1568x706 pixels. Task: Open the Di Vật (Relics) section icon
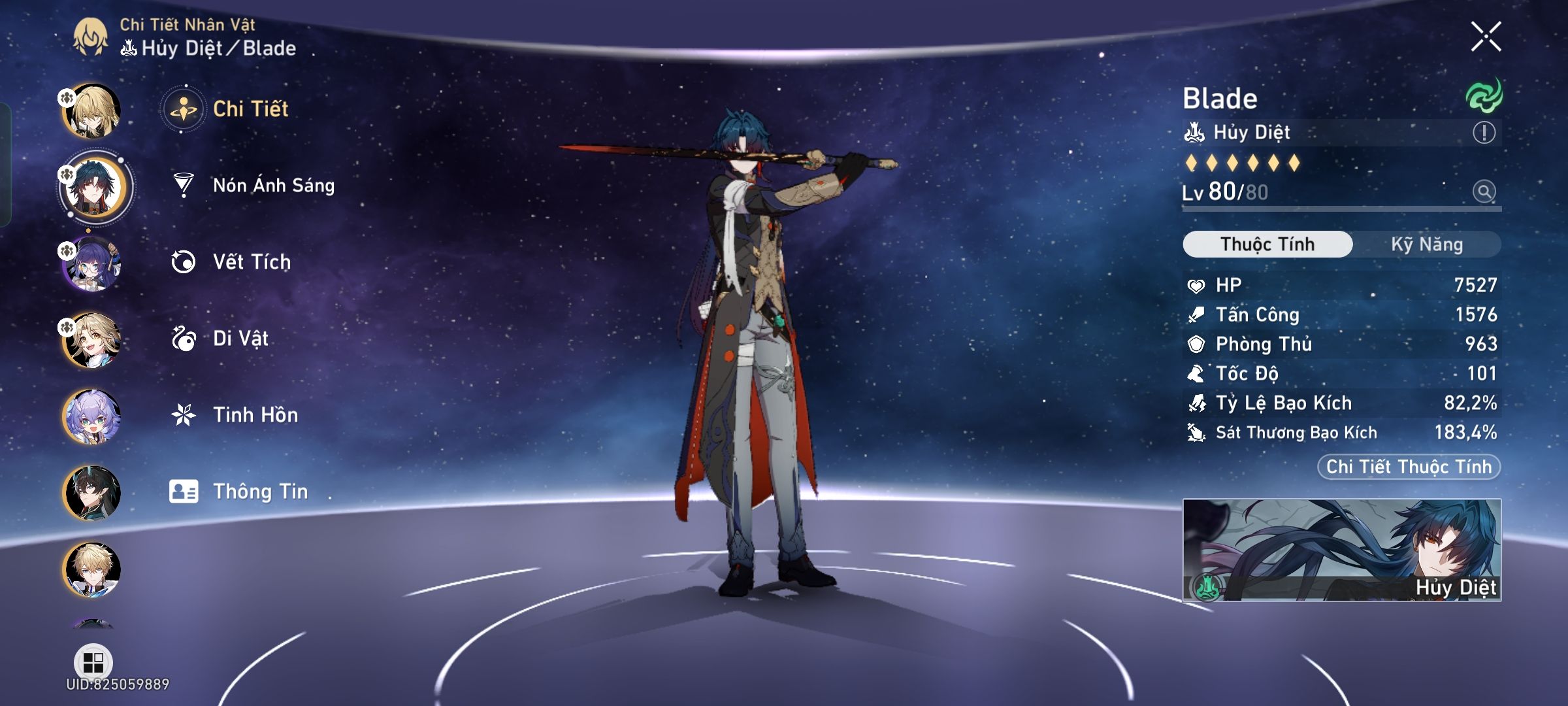(185, 337)
